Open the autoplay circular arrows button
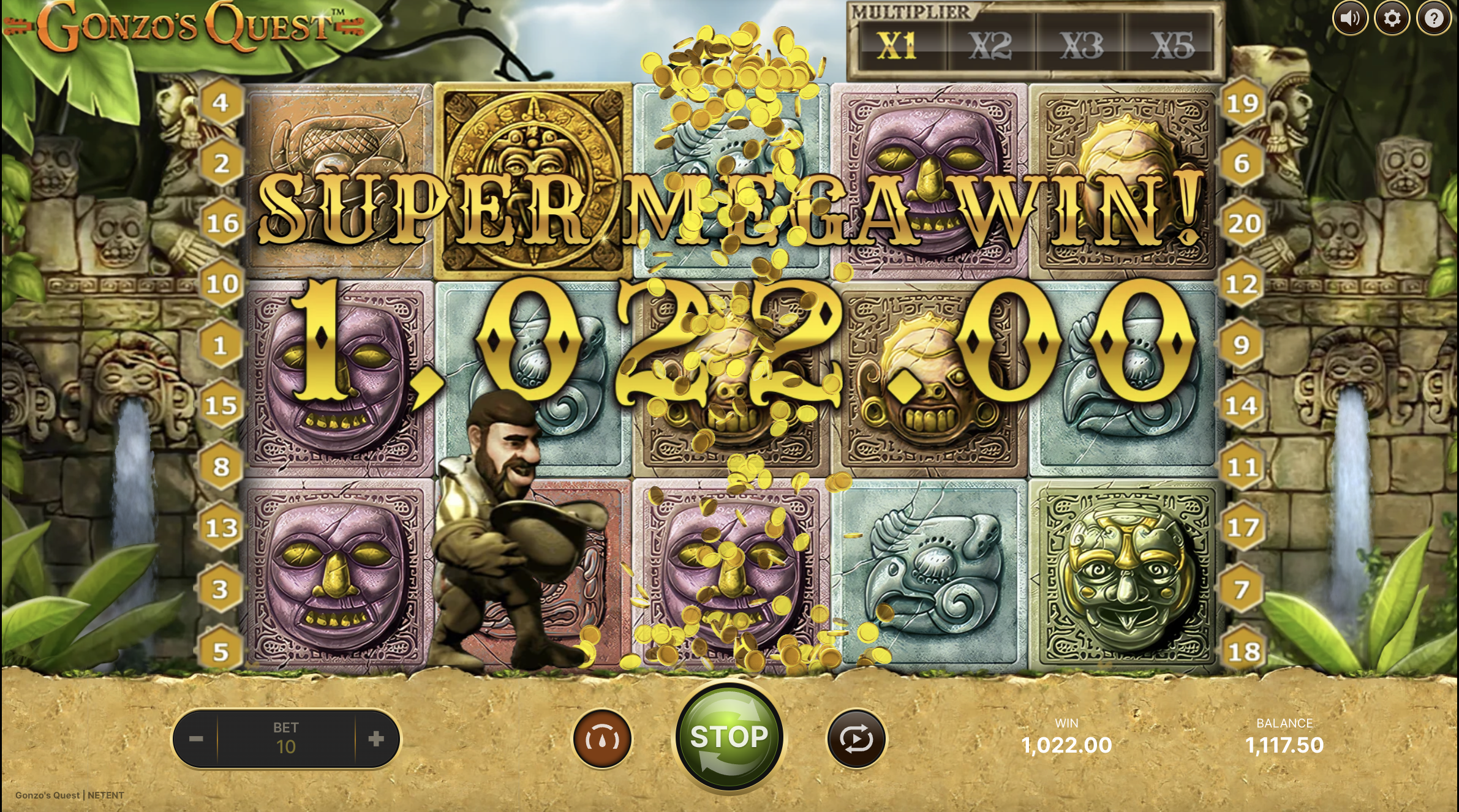The width and height of the screenshot is (1459, 812). coord(856,739)
